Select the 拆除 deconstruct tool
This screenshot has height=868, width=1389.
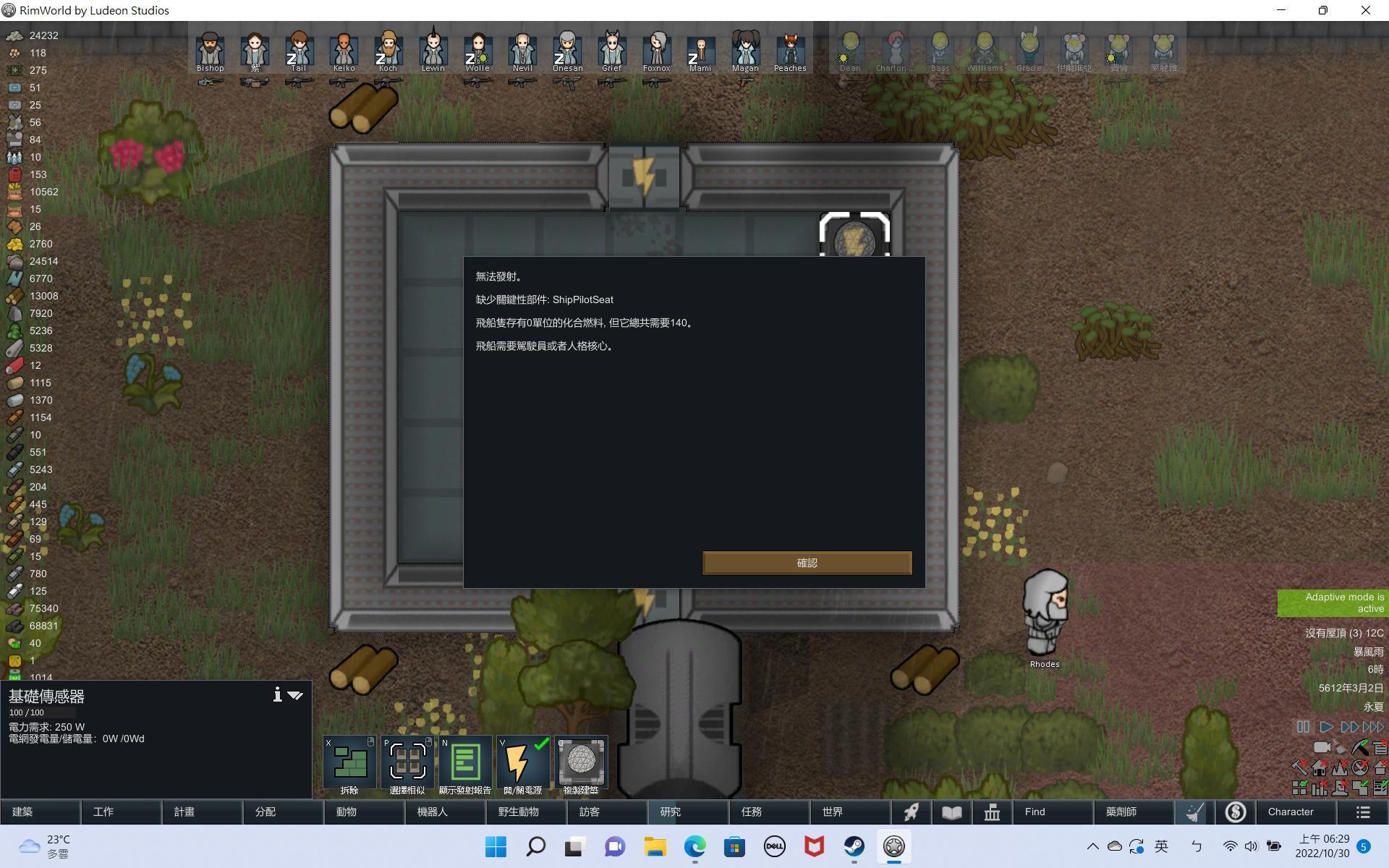tap(348, 760)
